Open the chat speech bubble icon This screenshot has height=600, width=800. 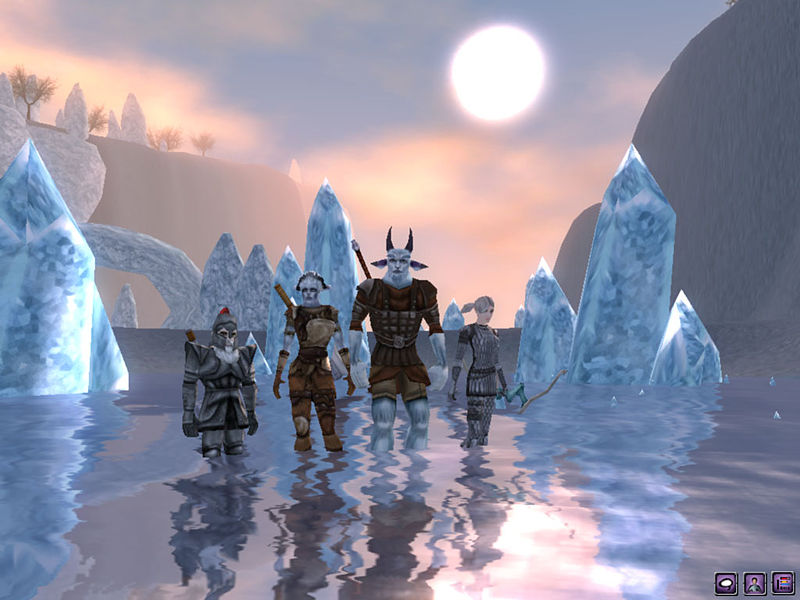point(726,581)
